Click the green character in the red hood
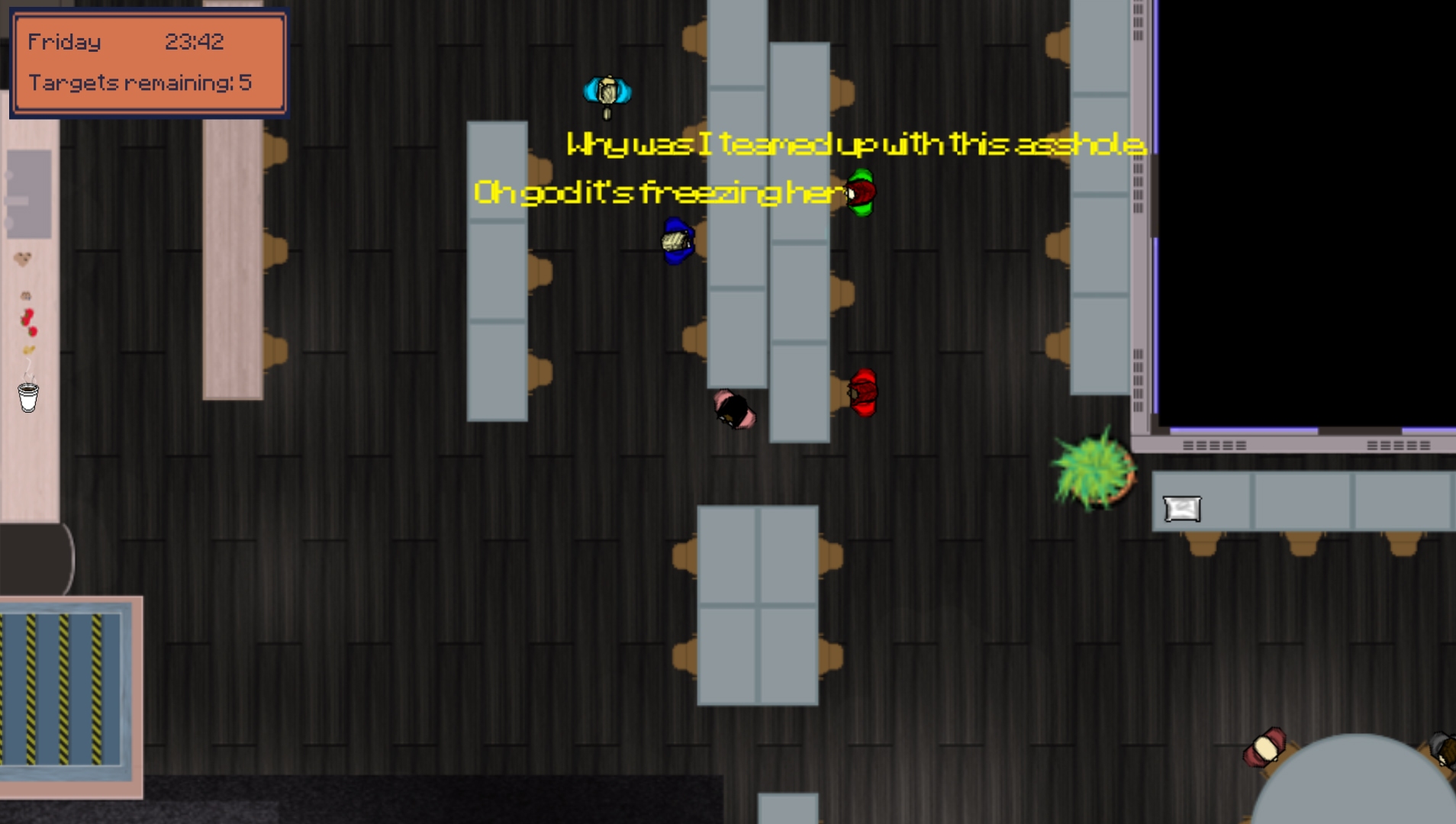 pyautogui.click(x=862, y=192)
